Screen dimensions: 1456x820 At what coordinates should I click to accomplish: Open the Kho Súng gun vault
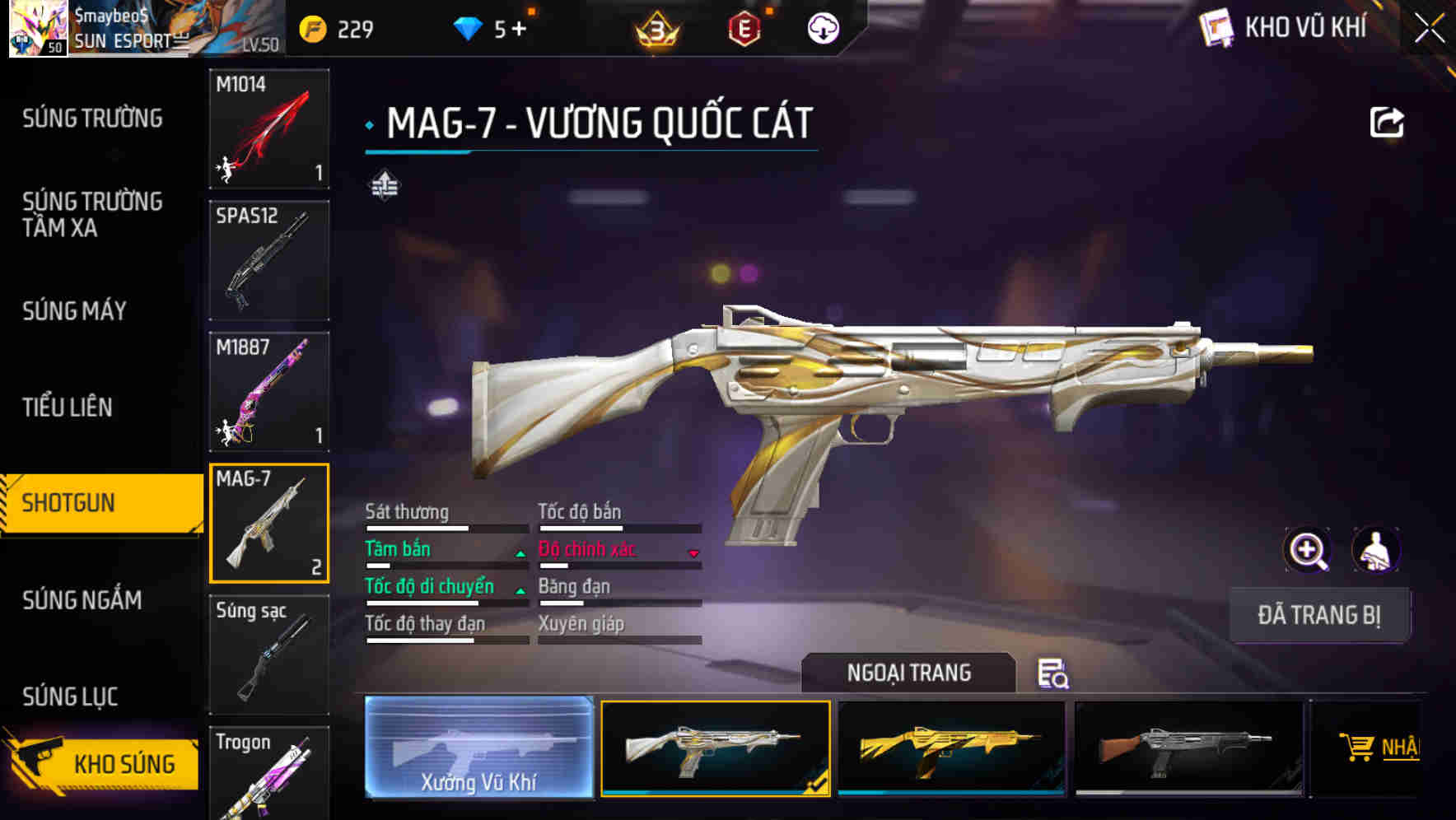pyautogui.click(x=103, y=763)
